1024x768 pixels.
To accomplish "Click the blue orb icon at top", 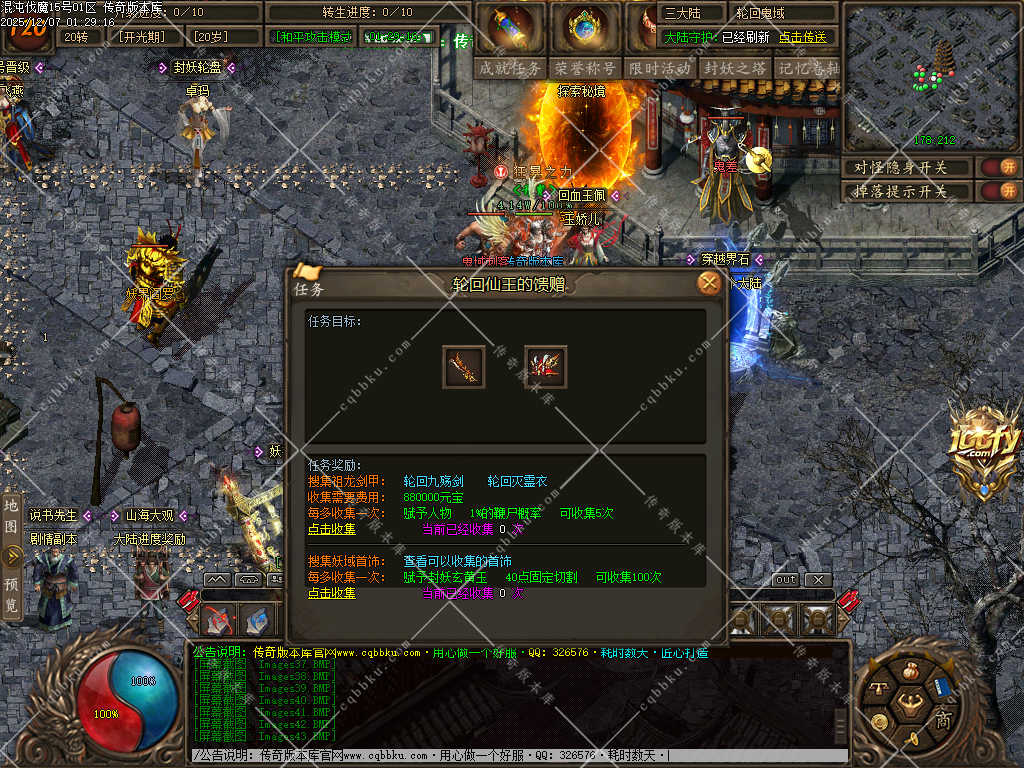I will [x=586, y=27].
